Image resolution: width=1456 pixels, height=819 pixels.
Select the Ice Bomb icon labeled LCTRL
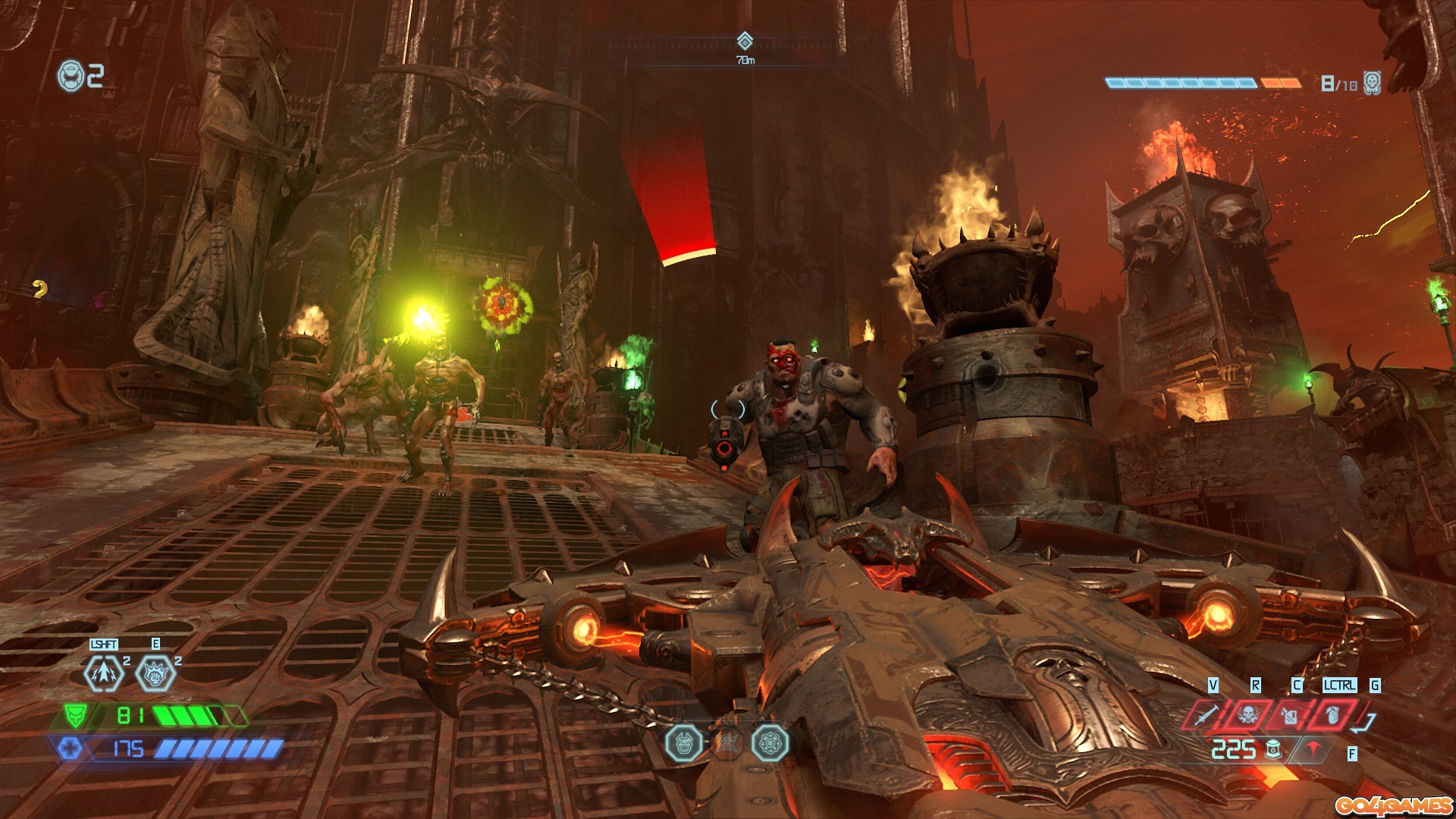[1333, 716]
